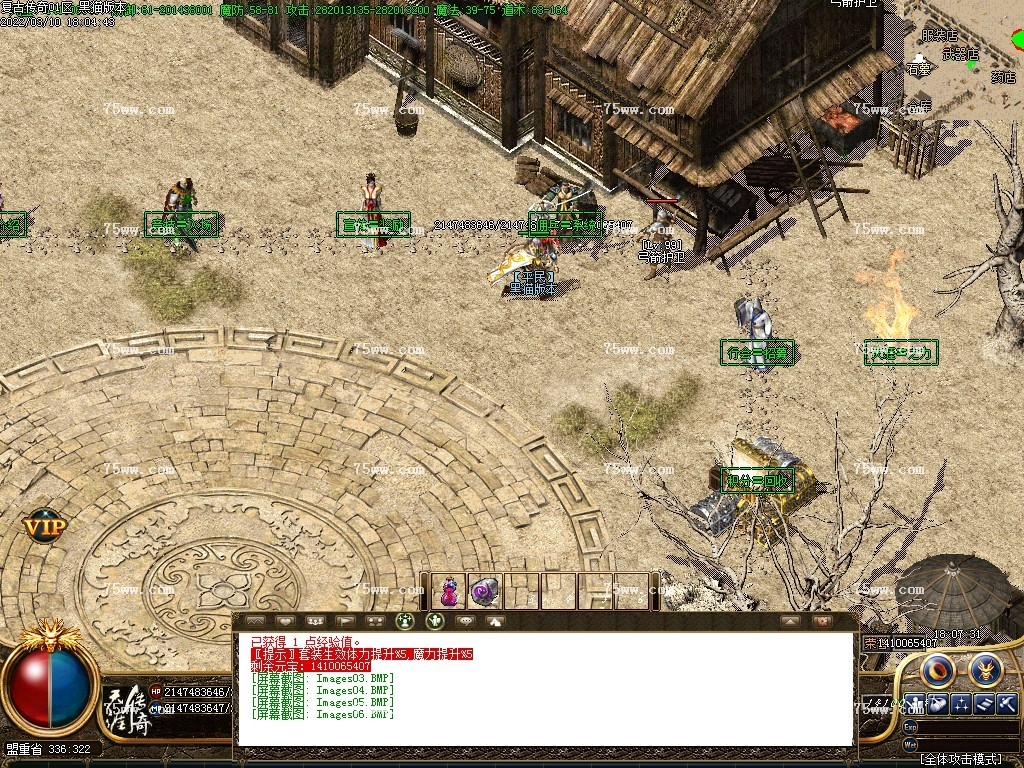Click the four-point star shortcut icon
The image size is (1024, 768).
click(961, 704)
